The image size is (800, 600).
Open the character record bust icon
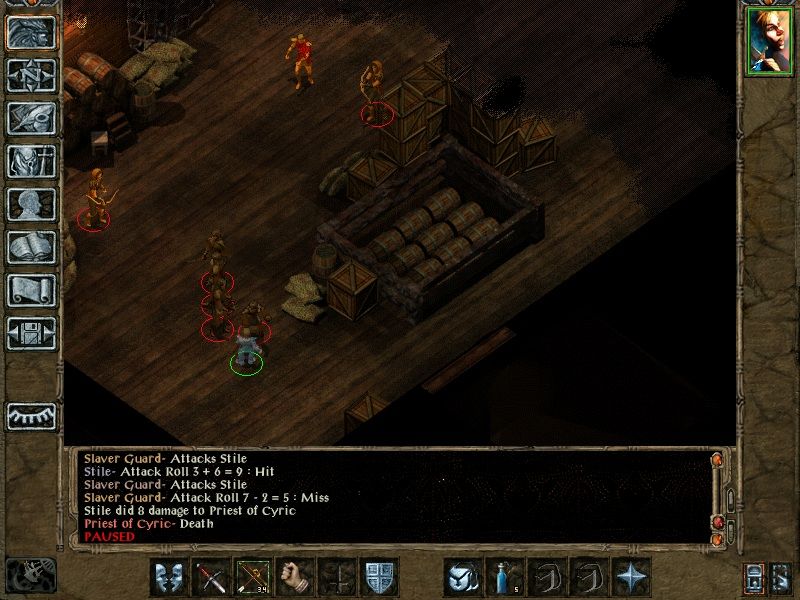(32, 204)
